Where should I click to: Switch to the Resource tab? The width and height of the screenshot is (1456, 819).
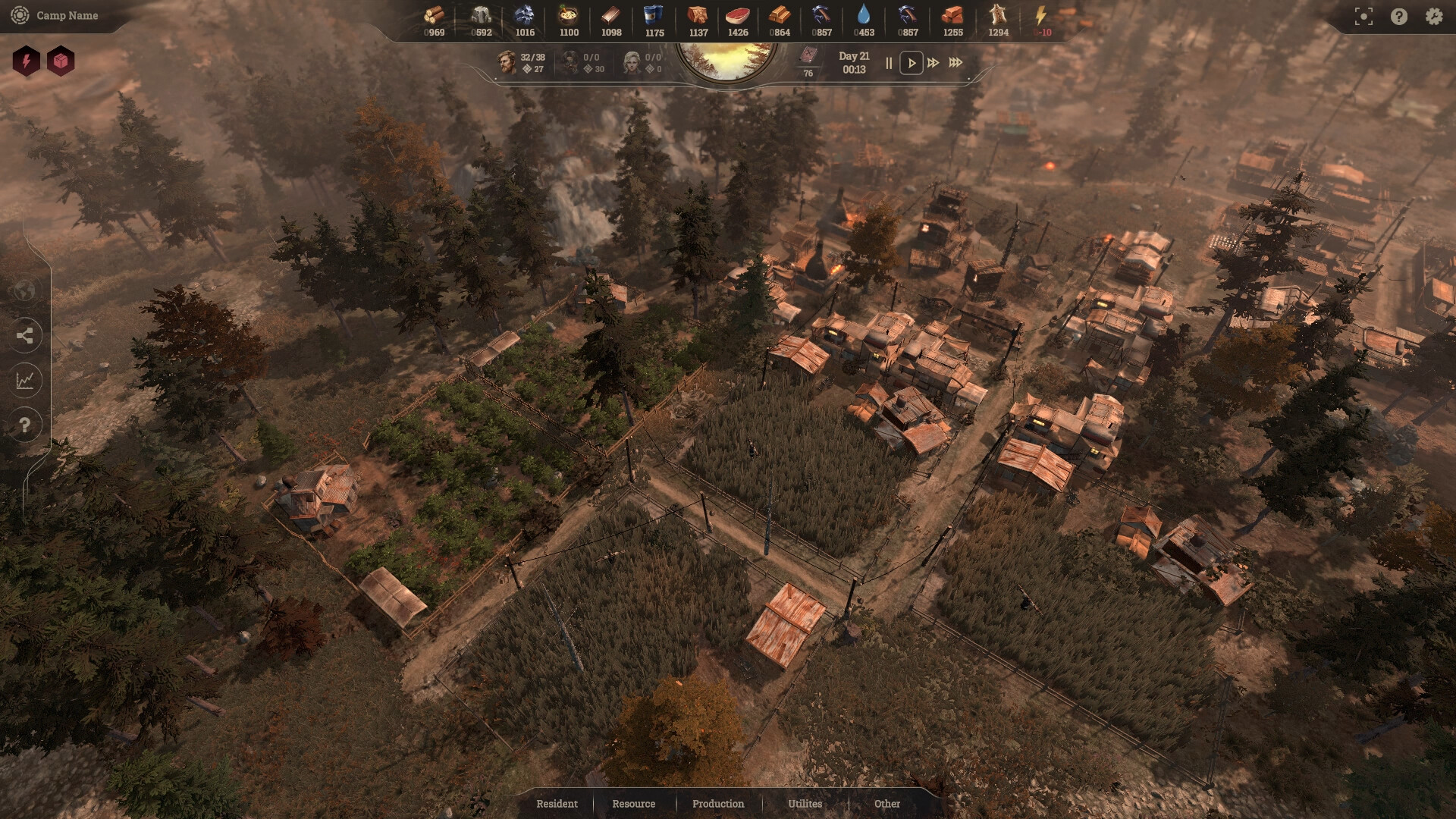633,804
